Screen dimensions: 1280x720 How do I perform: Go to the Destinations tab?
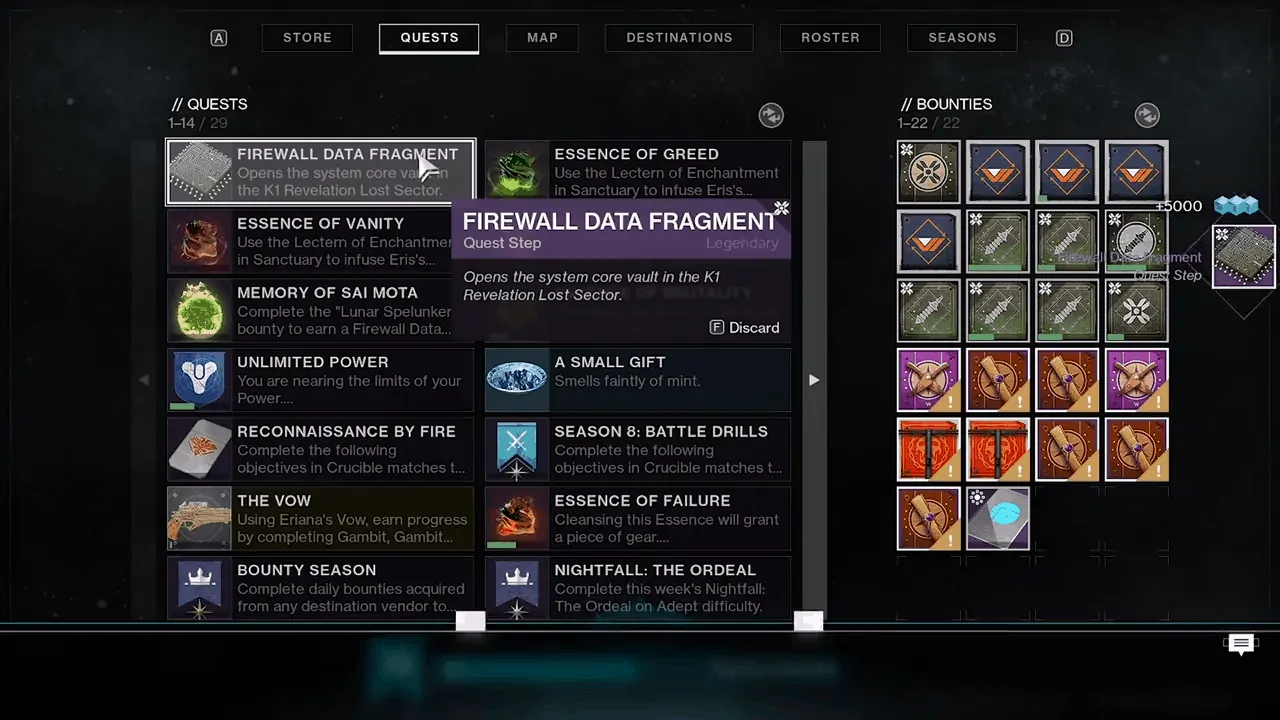click(x=679, y=38)
